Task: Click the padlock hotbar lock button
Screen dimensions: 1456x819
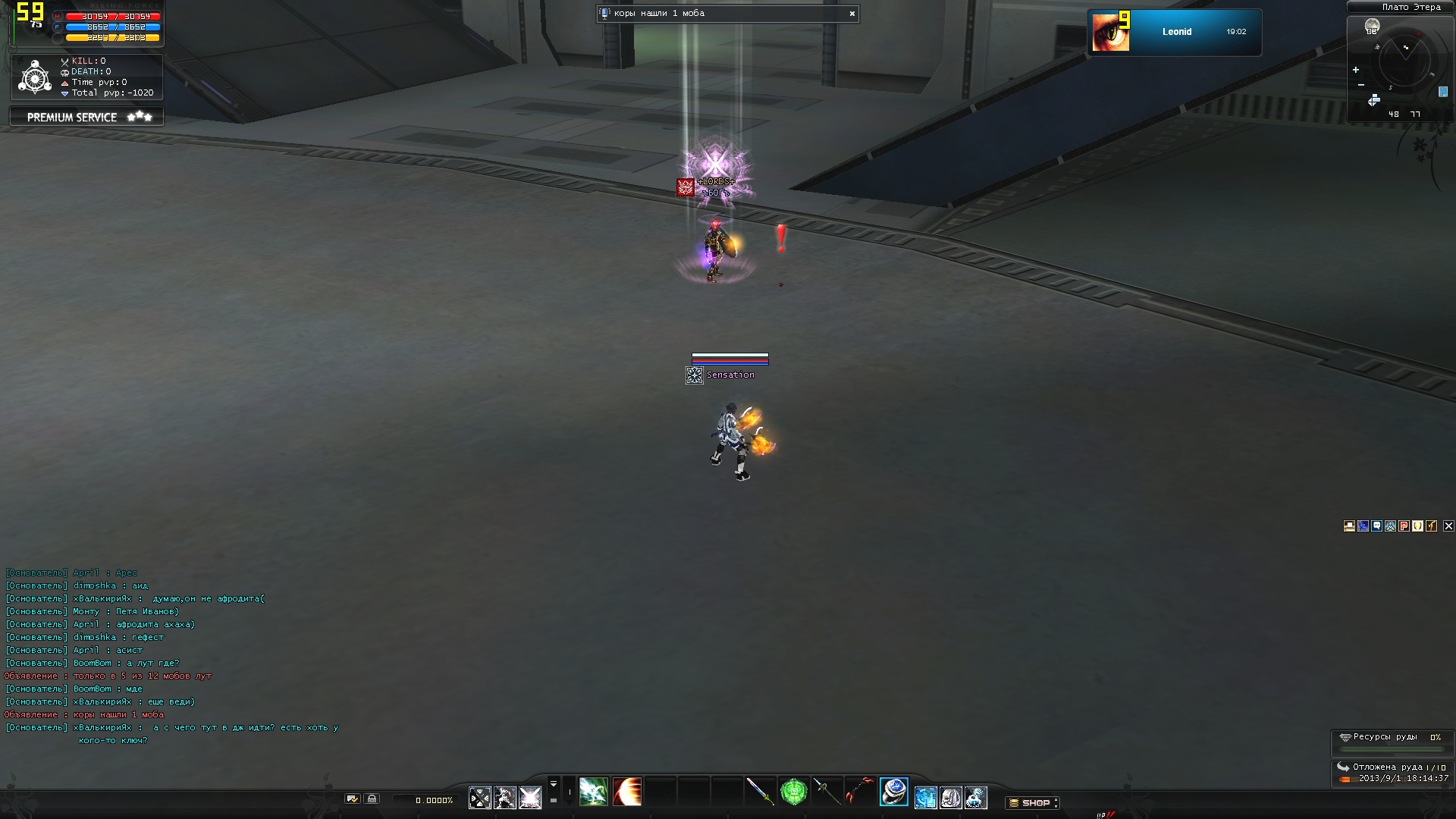Action: coord(372,799)
